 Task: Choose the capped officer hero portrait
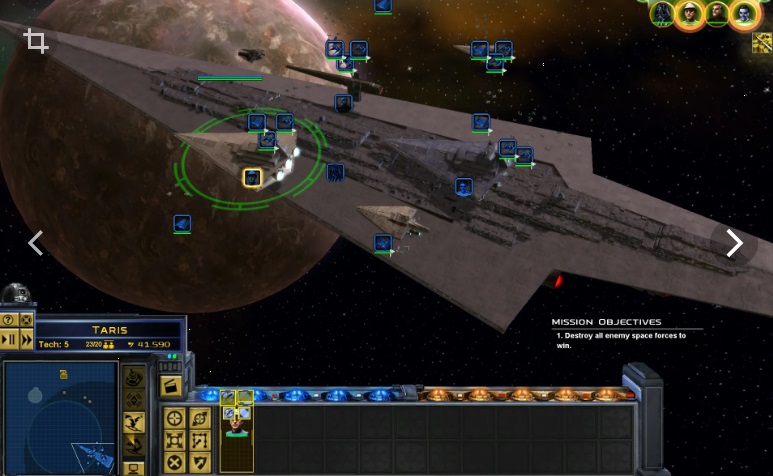pyautogui.click(x=689, y=13)
